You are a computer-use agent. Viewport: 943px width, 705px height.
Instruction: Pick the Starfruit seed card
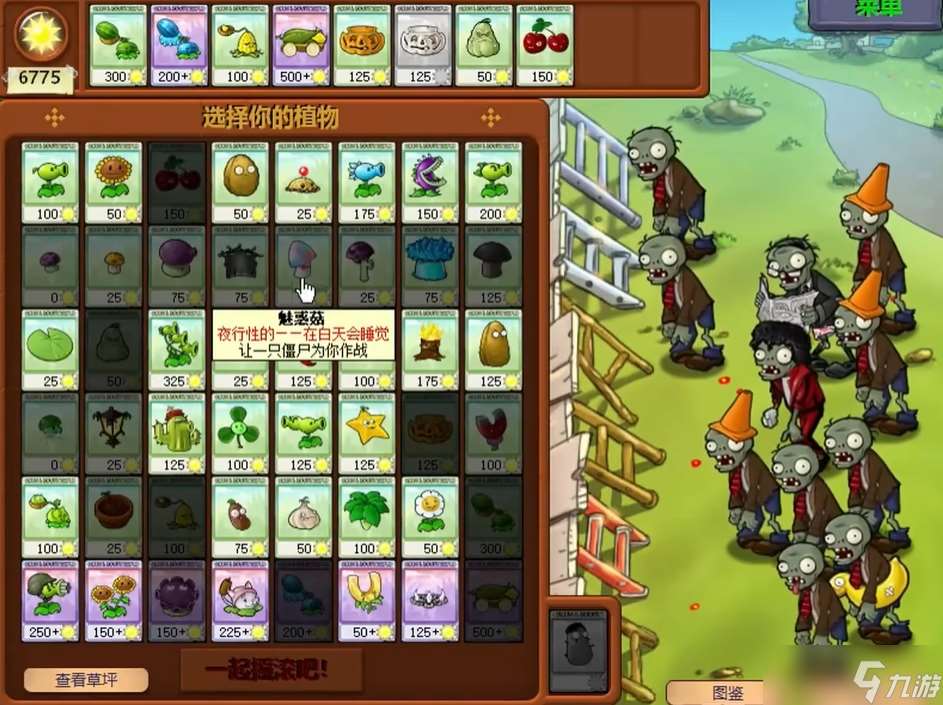point(366,433)
